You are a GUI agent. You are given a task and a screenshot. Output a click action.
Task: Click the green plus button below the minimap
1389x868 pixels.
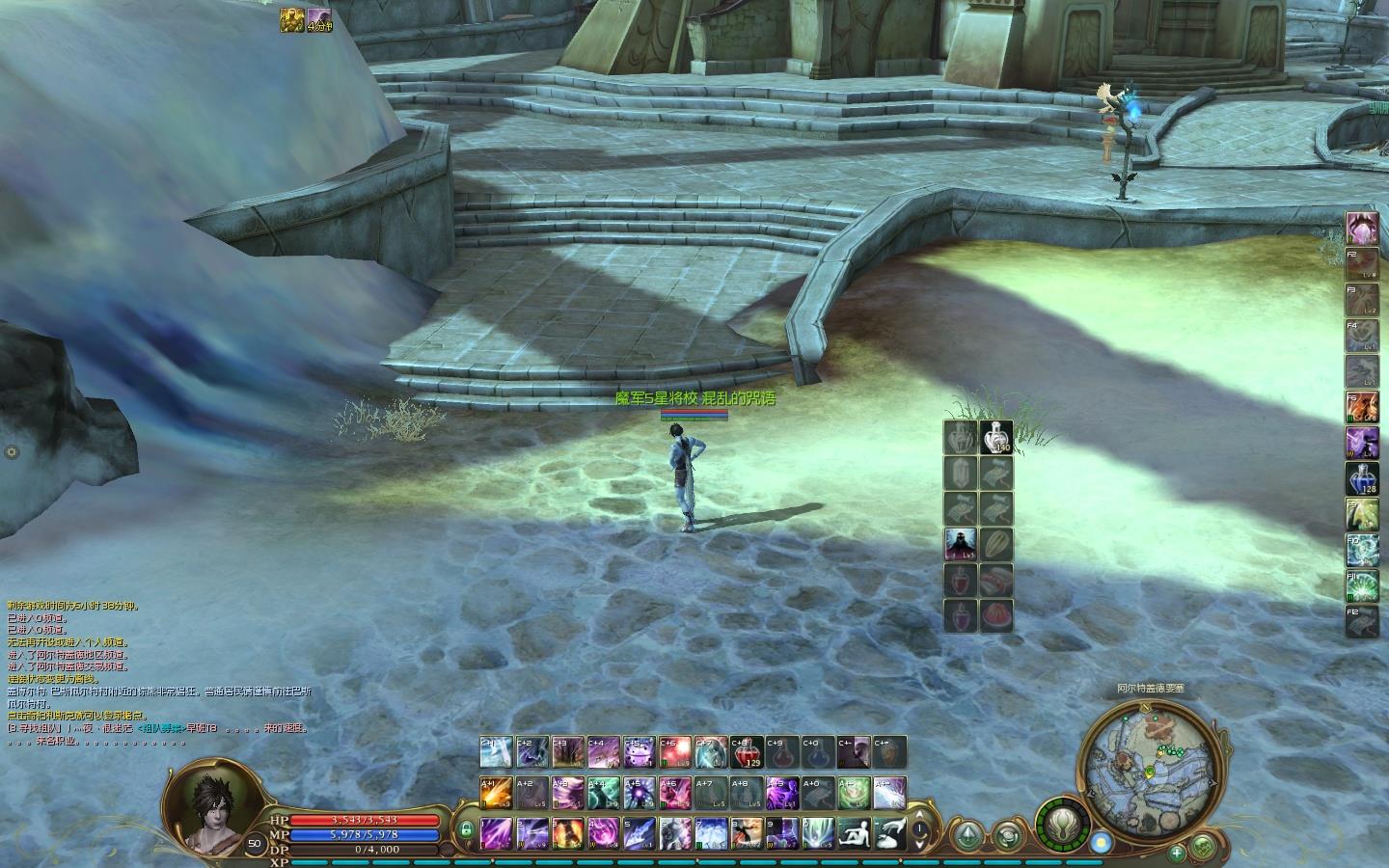(x=1176, y=853)
